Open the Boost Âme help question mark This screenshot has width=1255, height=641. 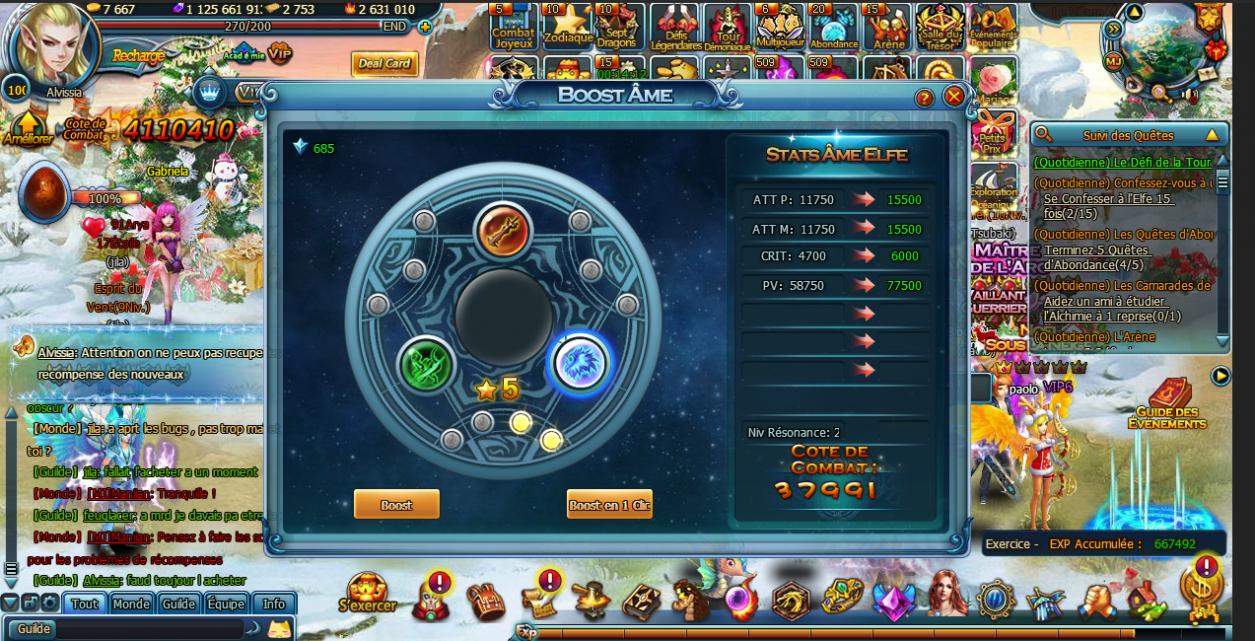(925, 97)
